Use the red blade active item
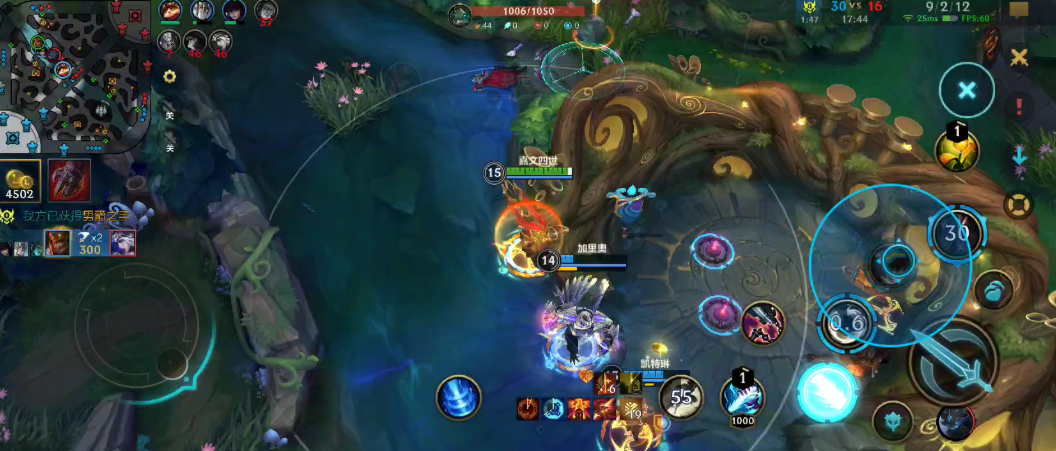Screen dimensions: 1056x451 point(763,322)
